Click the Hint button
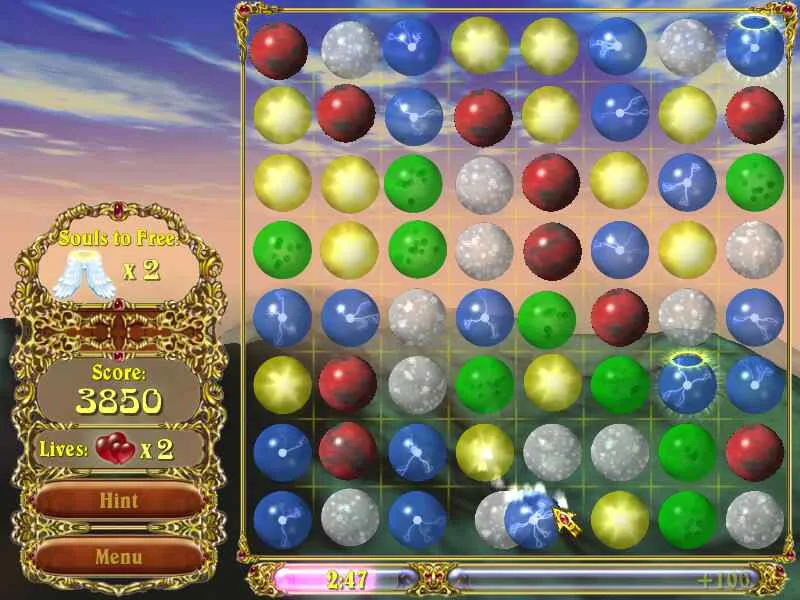Image resolution: width=800 pixels, height=600 pixels. (119, 500)
